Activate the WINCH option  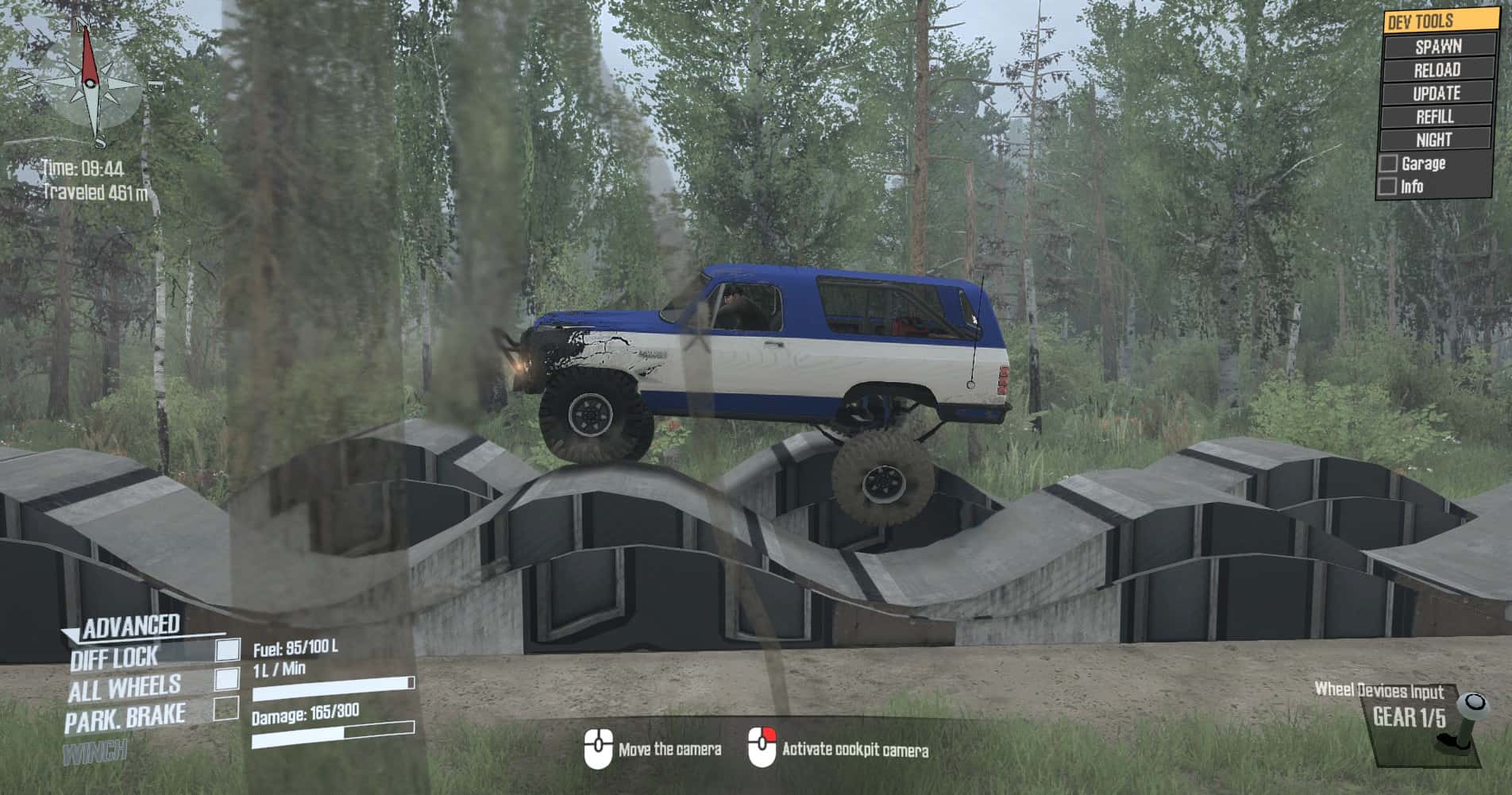[95, 750]
